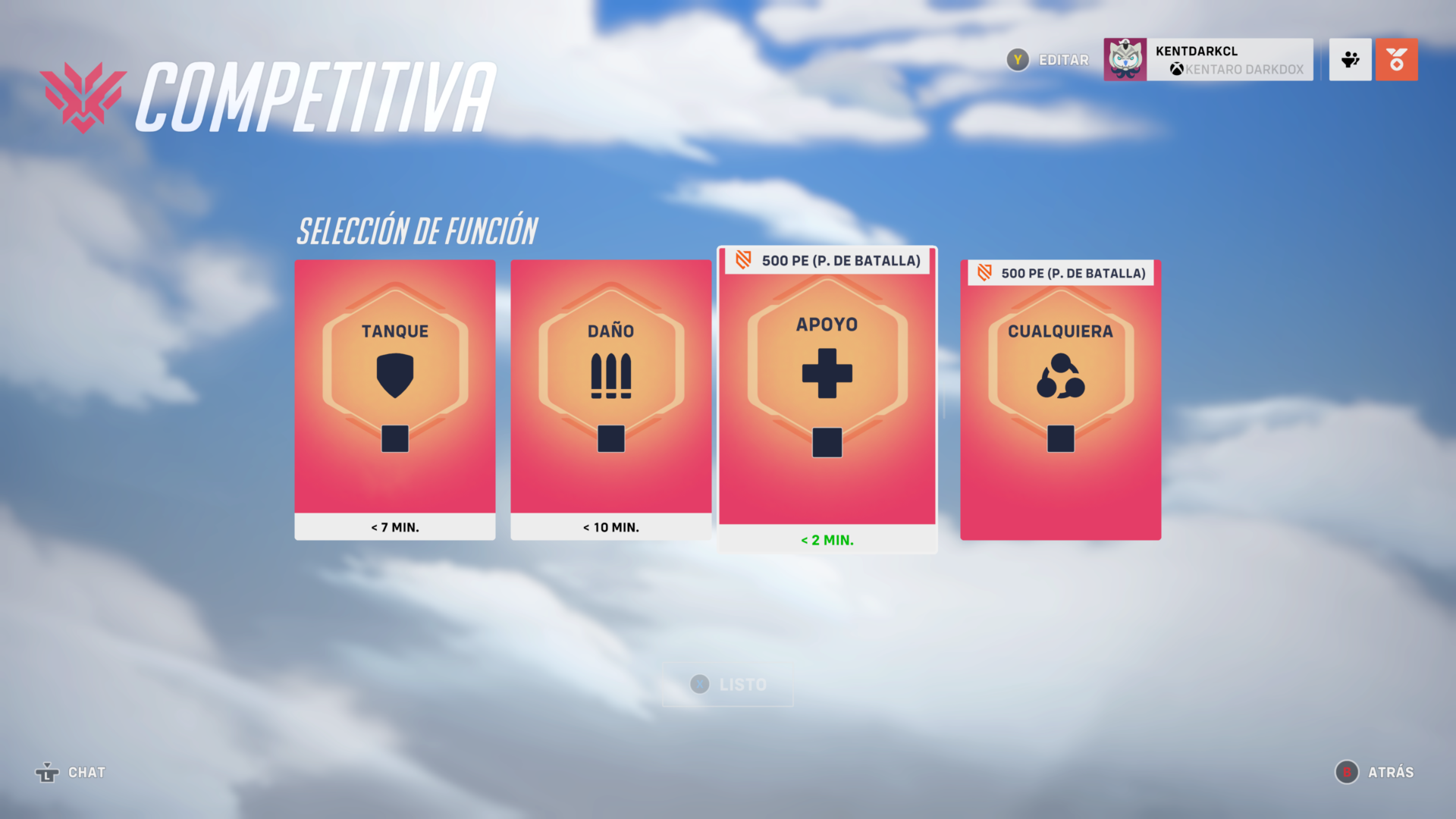Check the box below the Daño role
The width and height of the screenshot is (1456, 819).
[x=610, y=438]
